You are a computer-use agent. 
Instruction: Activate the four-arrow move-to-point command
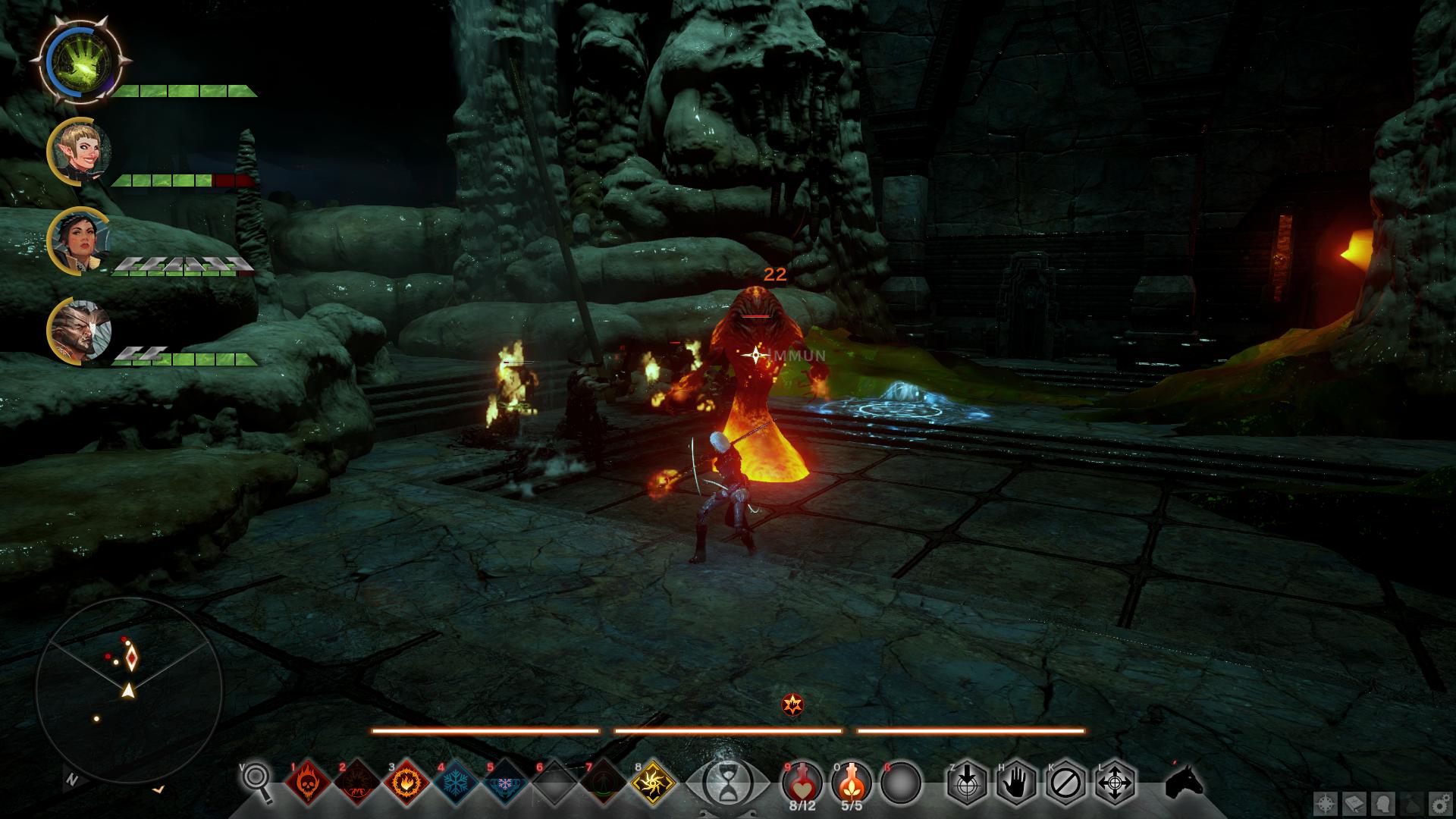(1115, 781)
